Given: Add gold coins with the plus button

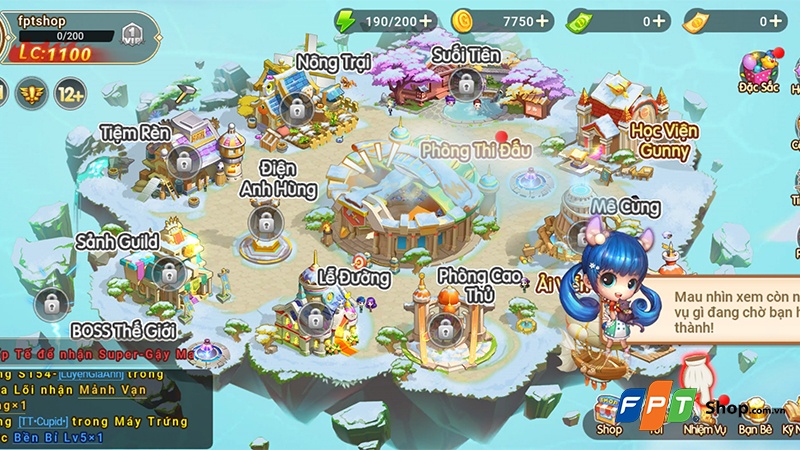Looking at the screenshot, I should tap(543, 20).
